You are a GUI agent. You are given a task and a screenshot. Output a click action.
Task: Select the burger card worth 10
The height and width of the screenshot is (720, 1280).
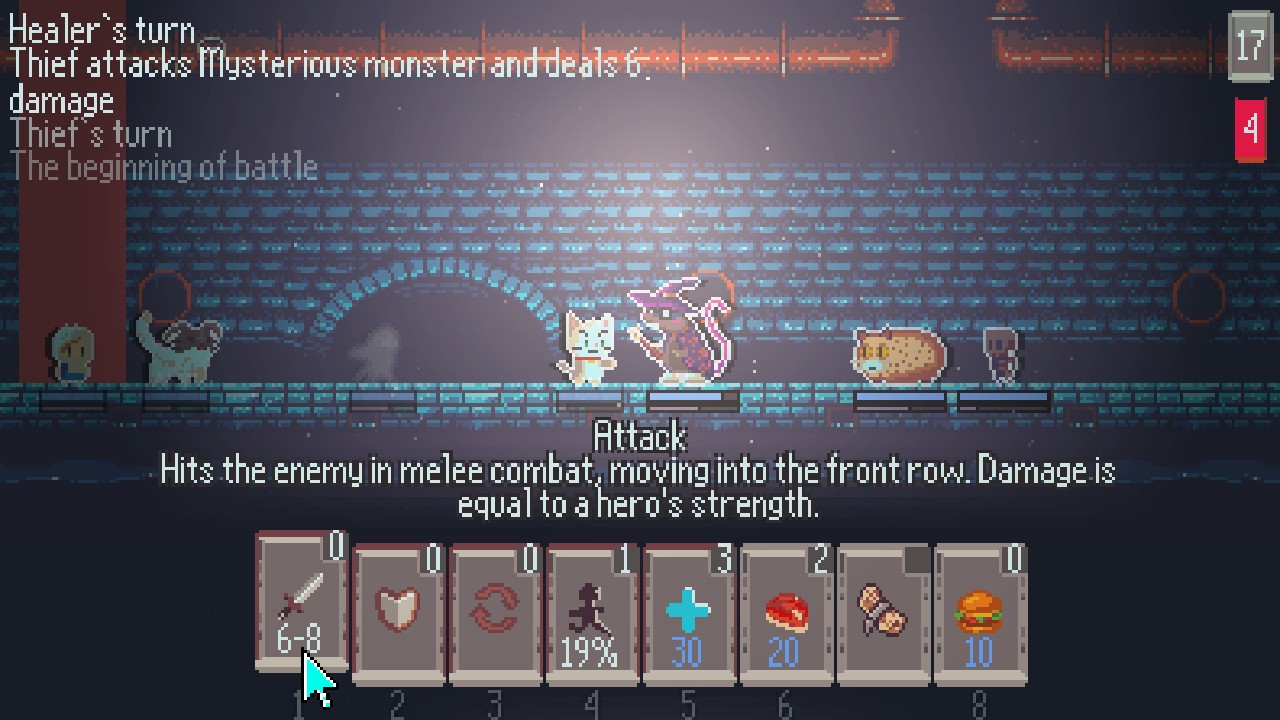(x=979, y=610)
